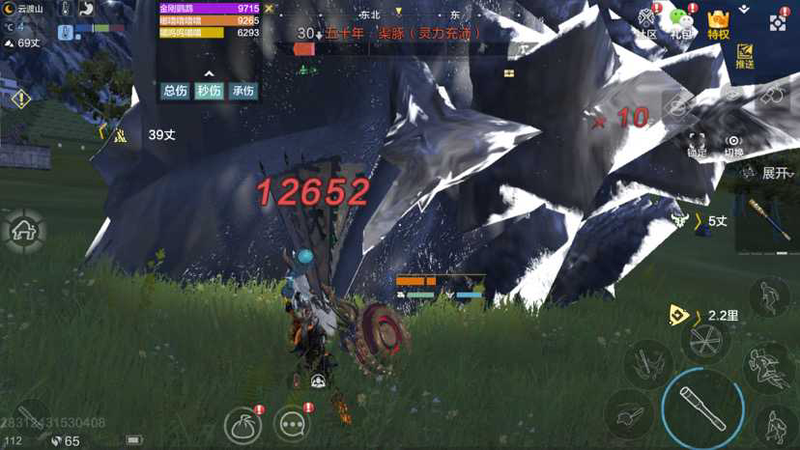Open the 推送 push notifications icon
The height and width of the screenshot is (450, 800).
tap(744, 55)
